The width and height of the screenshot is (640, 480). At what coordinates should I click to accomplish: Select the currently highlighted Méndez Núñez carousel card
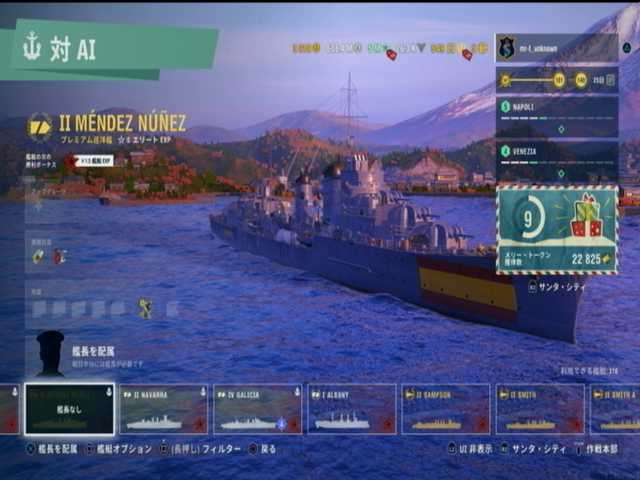(x=69, y=409)
